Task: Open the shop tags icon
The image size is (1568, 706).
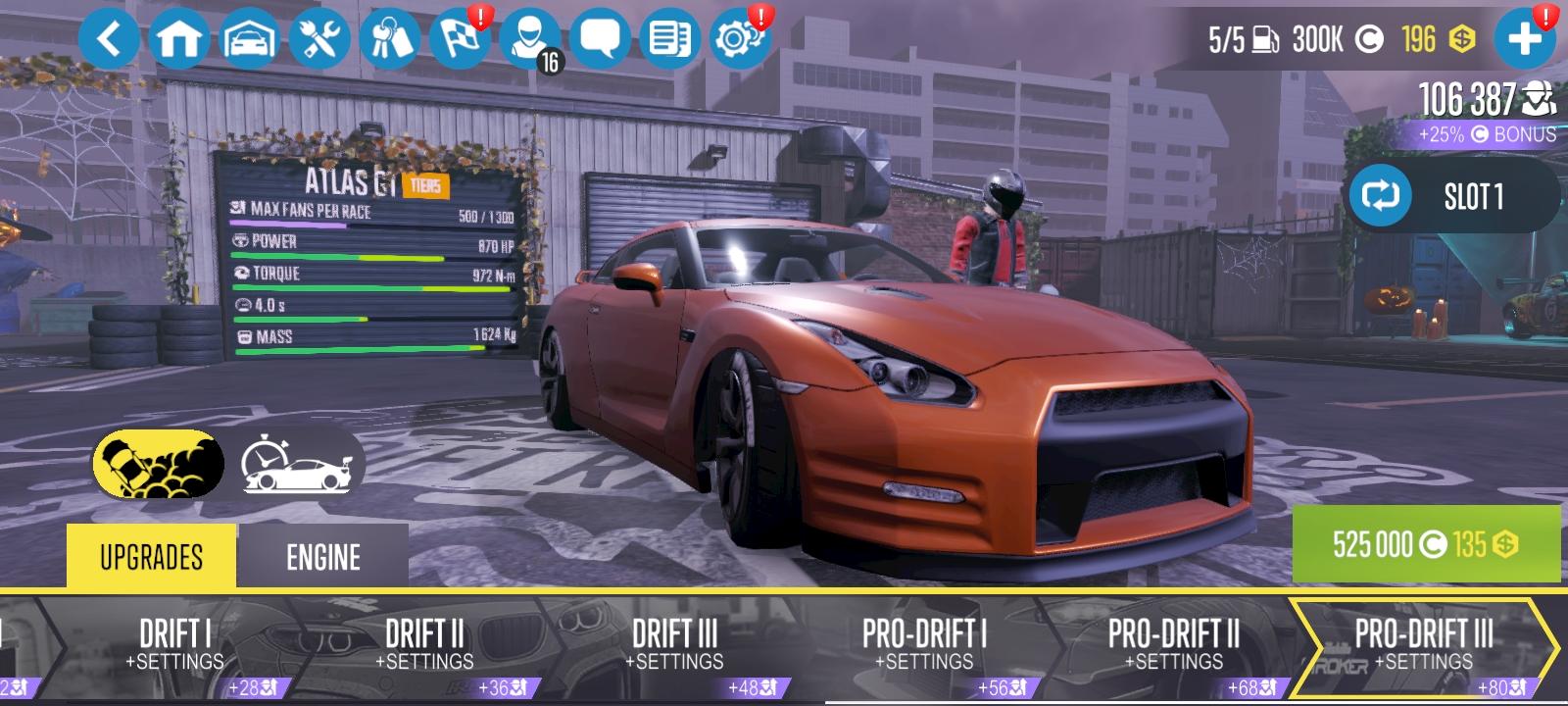Action: tap(390, 39)
